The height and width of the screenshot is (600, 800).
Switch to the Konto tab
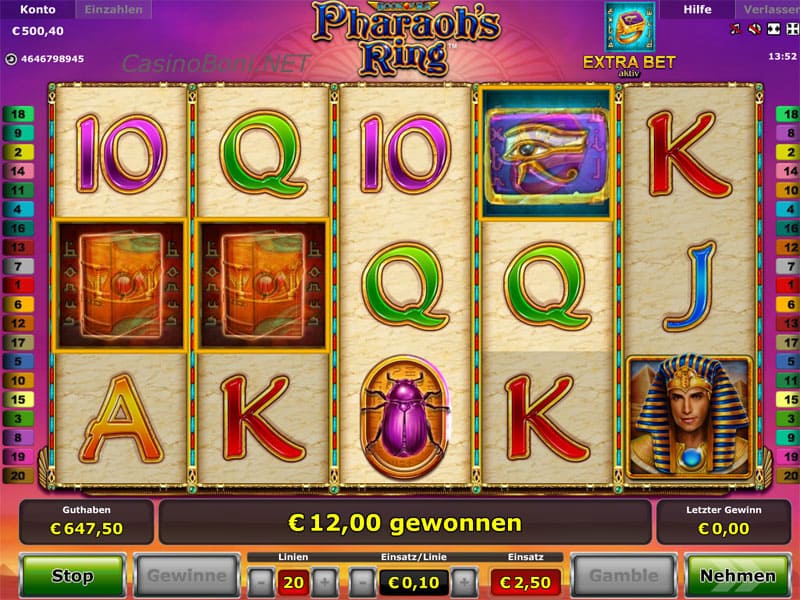pos(34,10)
